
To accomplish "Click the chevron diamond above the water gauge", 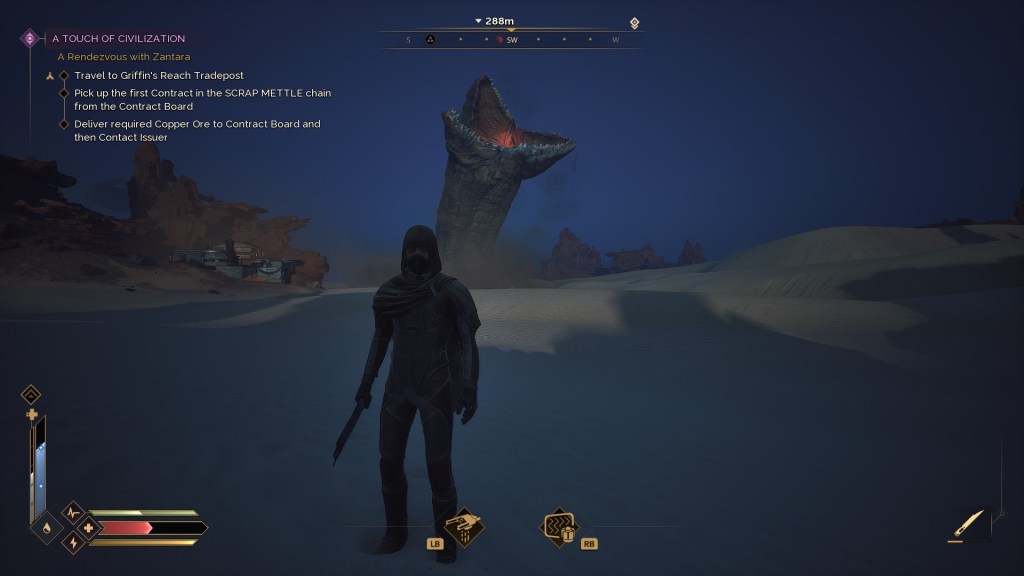I will pos(31,394).
